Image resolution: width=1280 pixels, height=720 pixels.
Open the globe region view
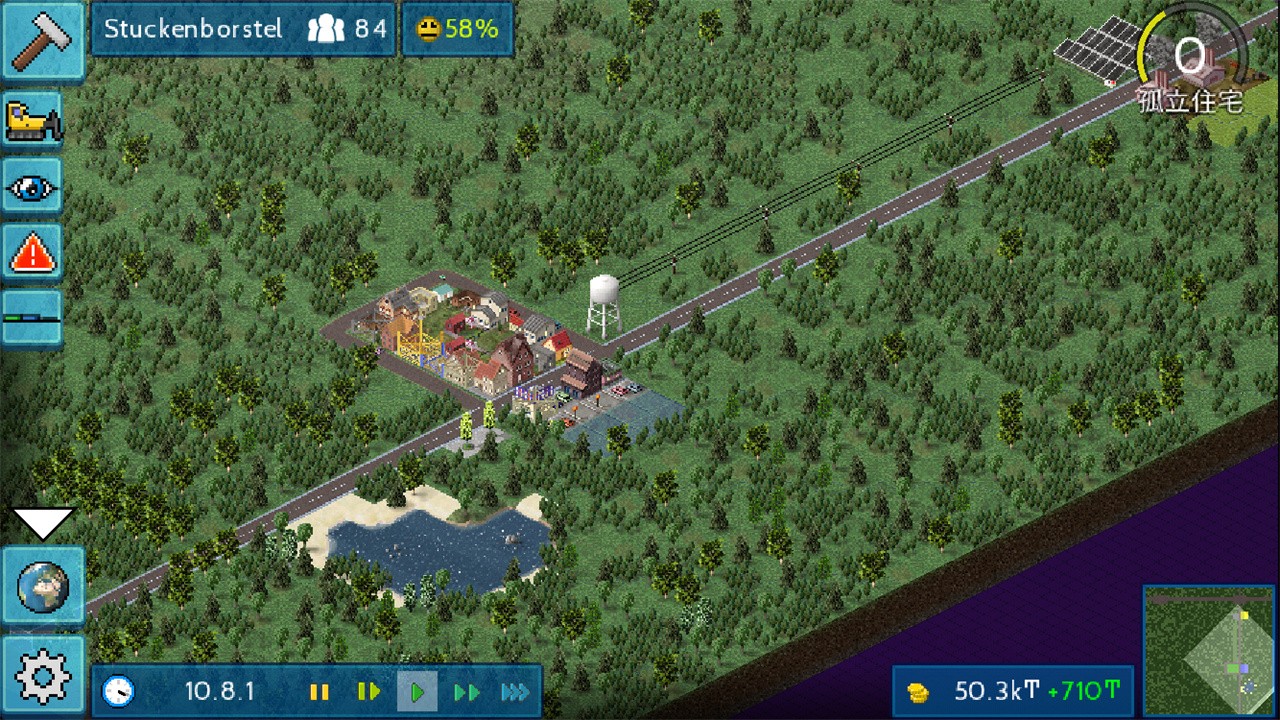[x=42, y=588]
